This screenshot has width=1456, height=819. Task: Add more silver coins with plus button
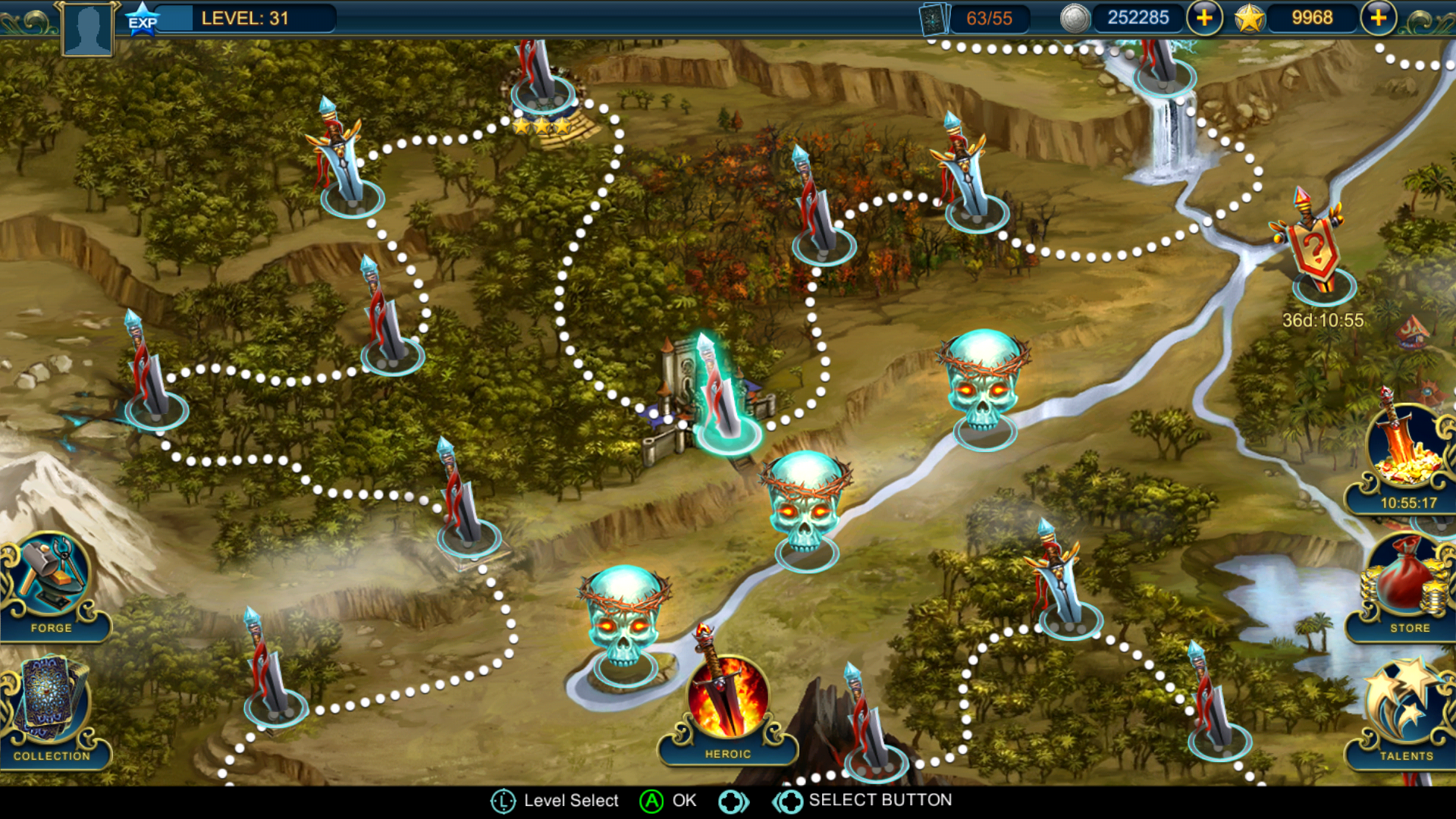pyautogui.click(x=1204, y=17)
